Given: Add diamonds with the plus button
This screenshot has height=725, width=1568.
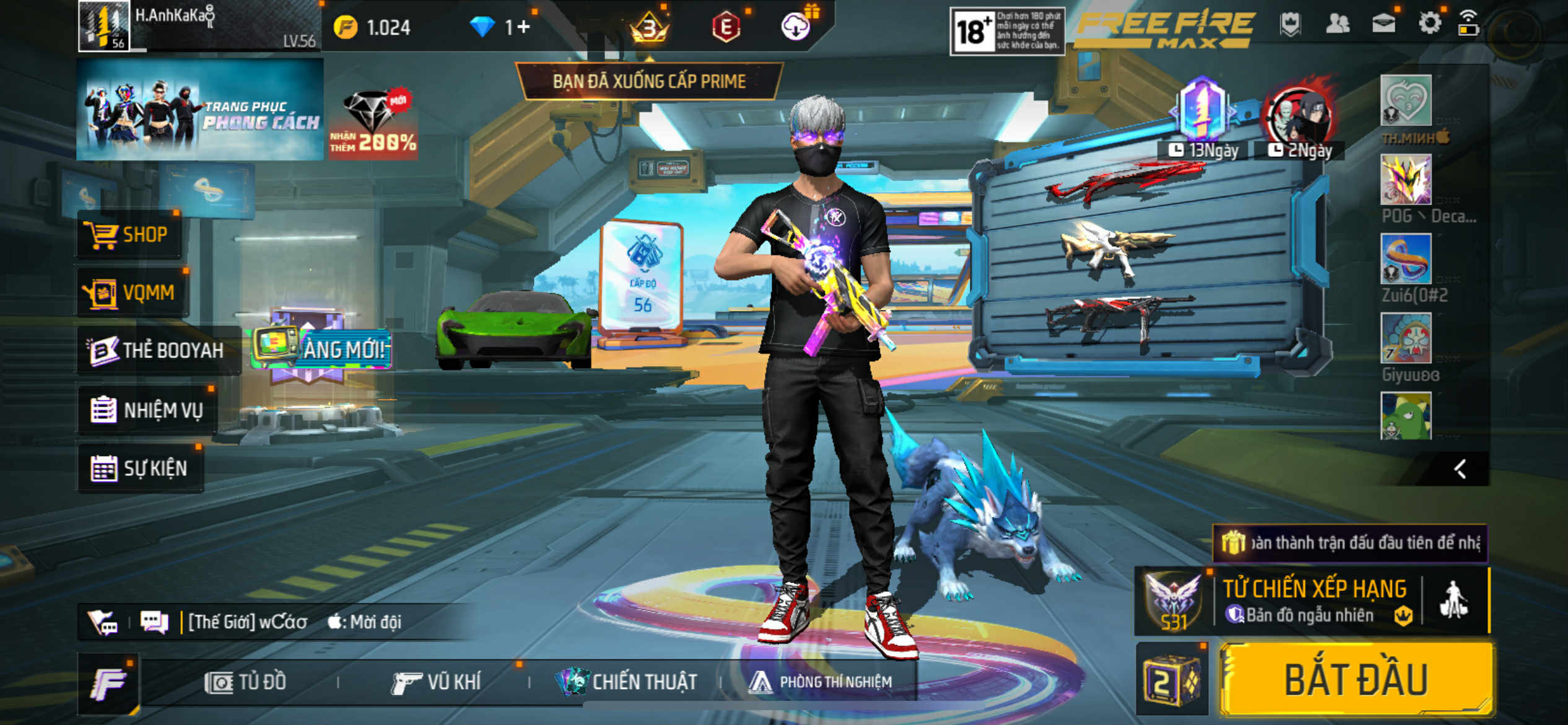Looking at the screenshot, I should click(523, 27).
